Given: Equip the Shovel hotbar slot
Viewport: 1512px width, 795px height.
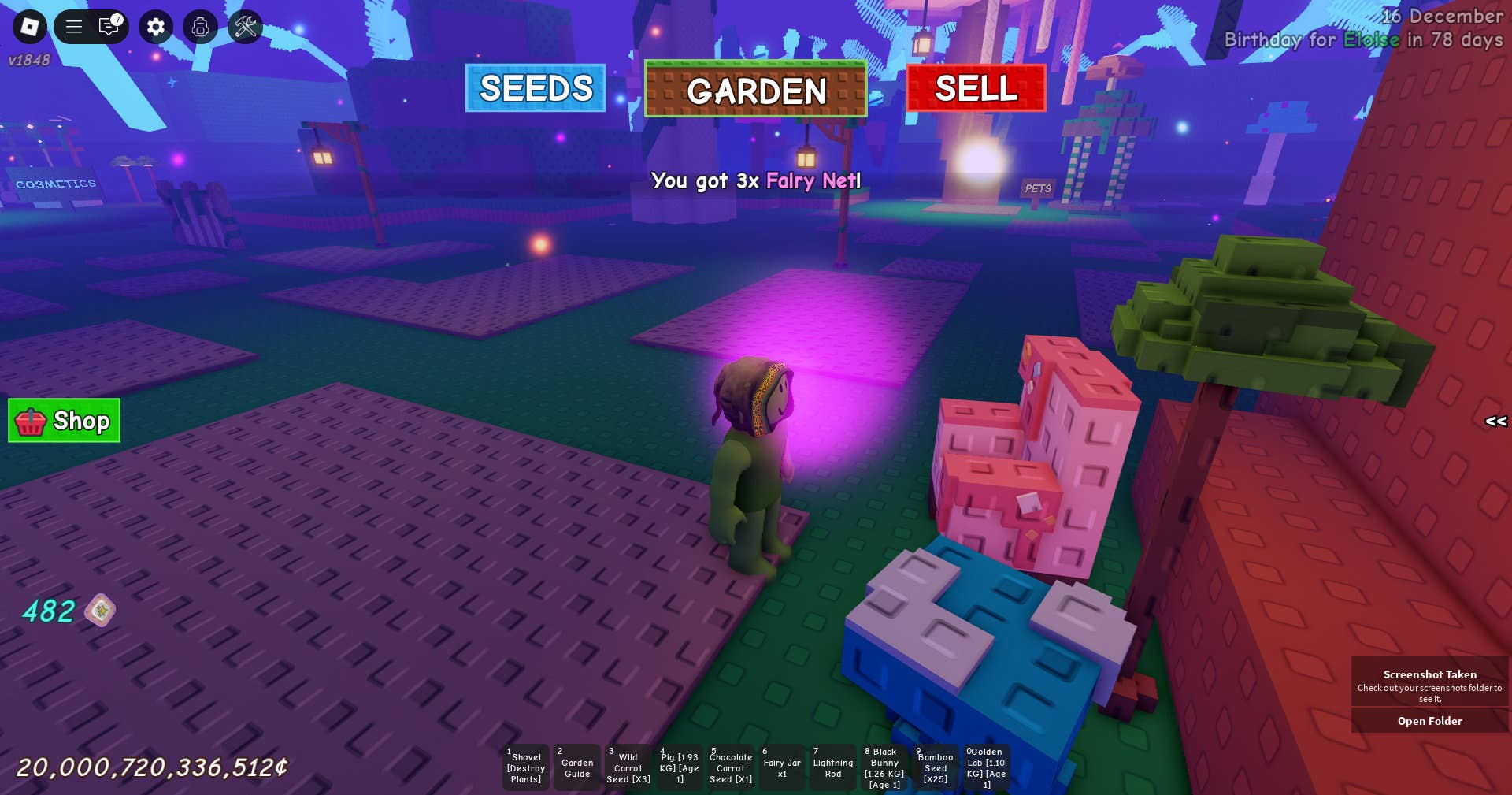Looking at the screenshot, I should click(x=526, y=767).
